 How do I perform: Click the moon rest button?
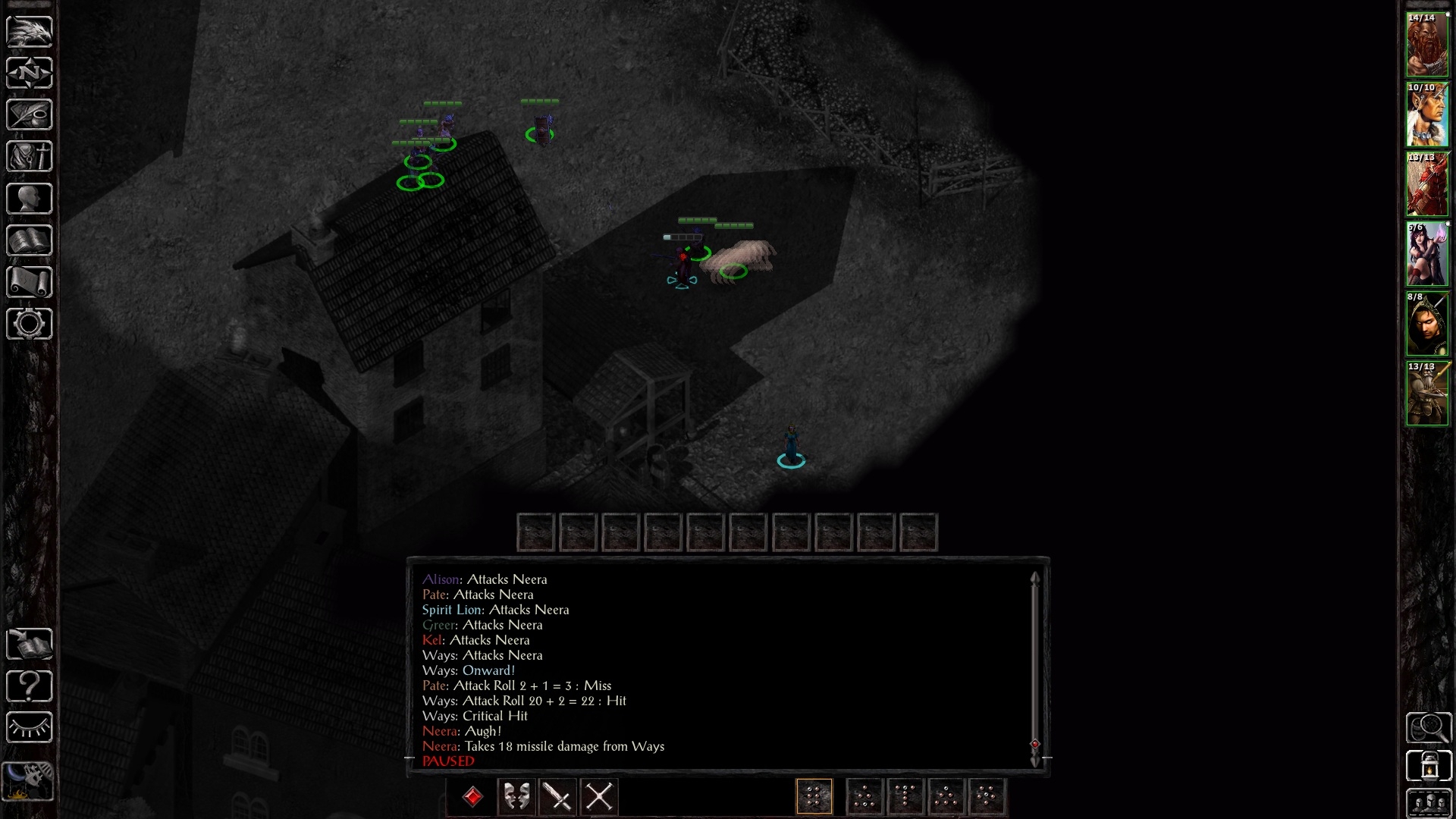(x=29, y=780)
